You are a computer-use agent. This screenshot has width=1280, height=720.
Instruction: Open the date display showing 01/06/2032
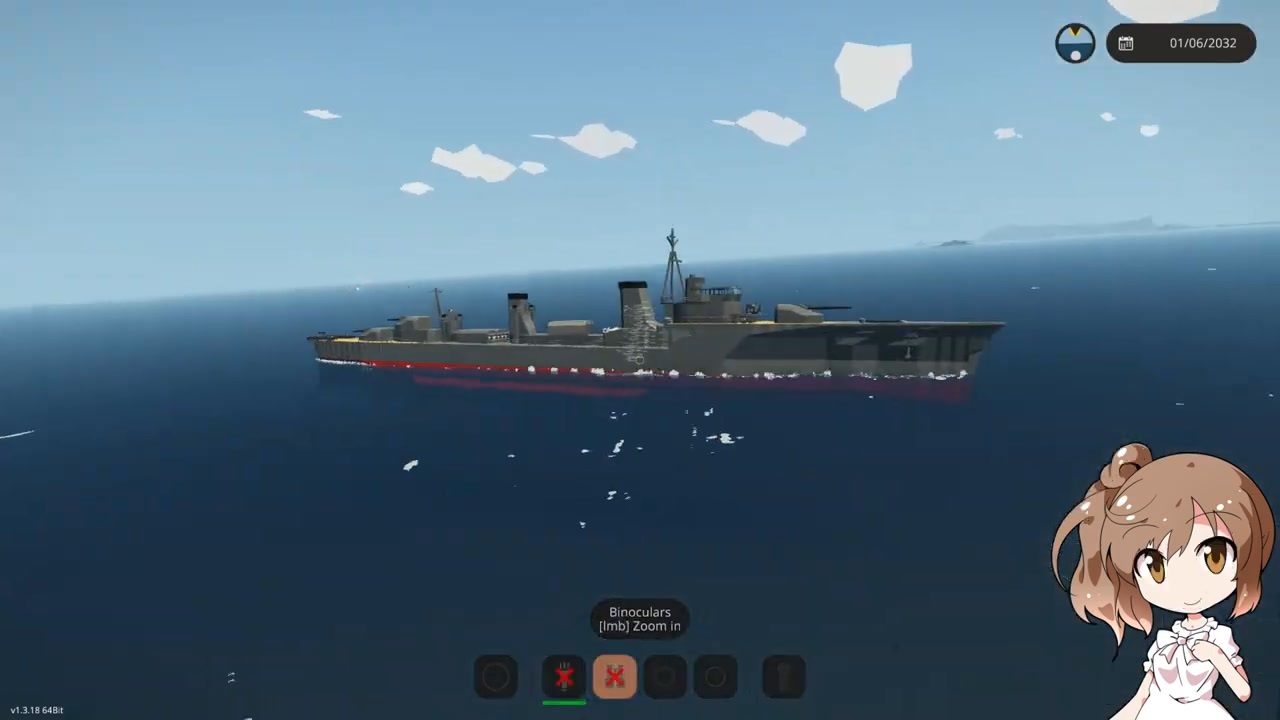[x=1202, y=43]
